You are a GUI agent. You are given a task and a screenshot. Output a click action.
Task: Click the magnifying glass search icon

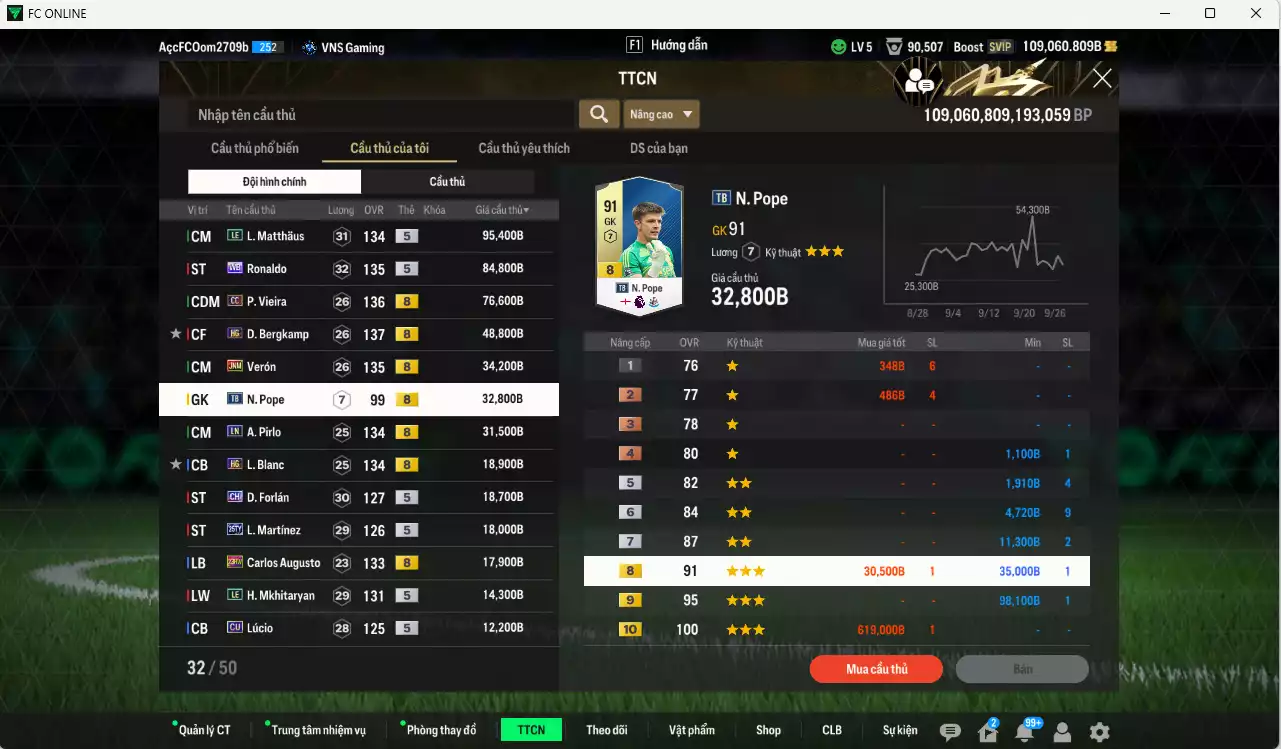598,113
